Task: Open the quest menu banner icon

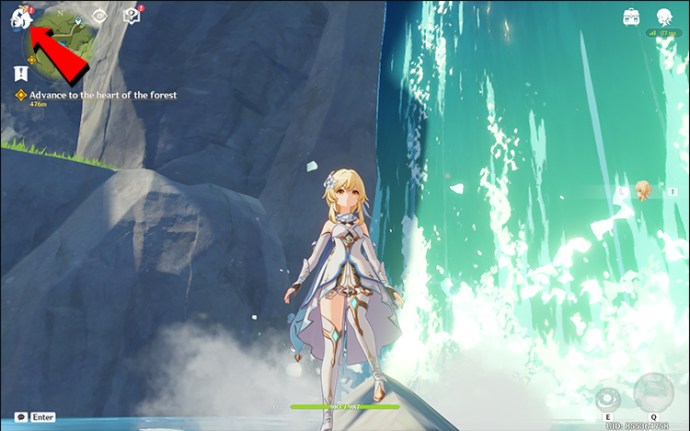Action: tap(21, 73)
